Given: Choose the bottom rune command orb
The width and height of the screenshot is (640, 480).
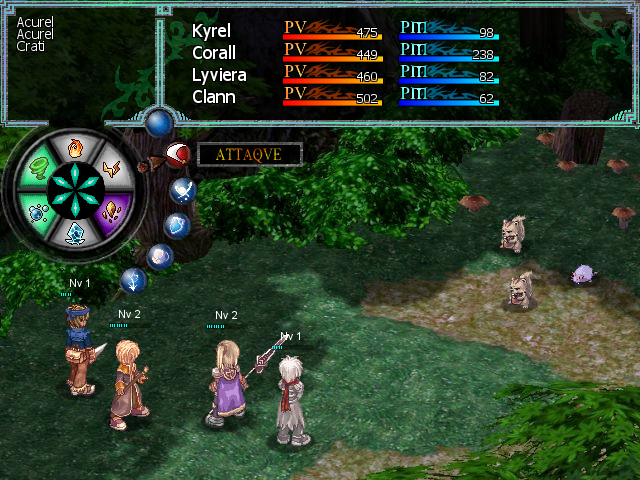Looking at the screenshot, I should (134, 281).
